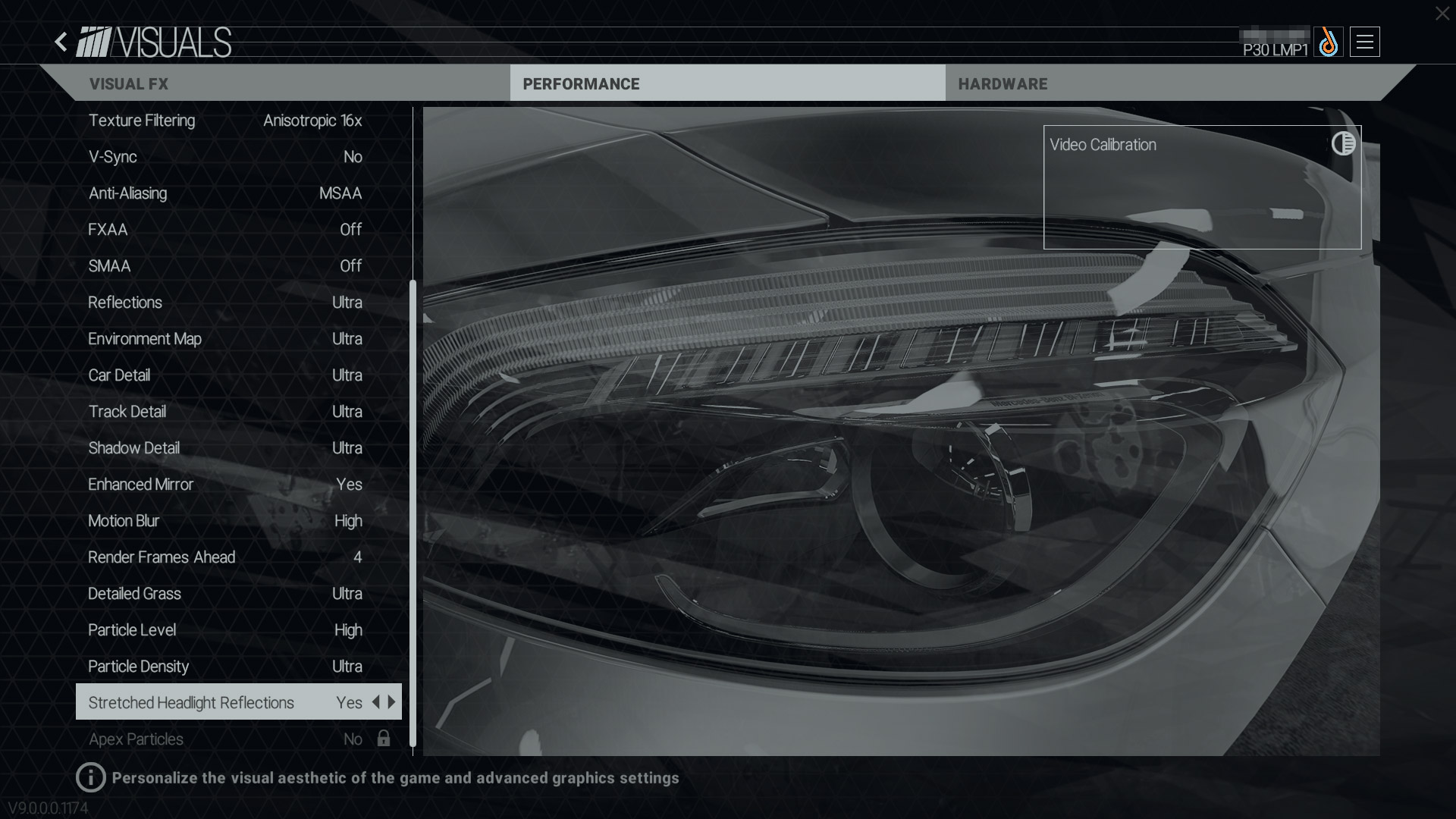Go back using the arrow beside VISUALS
1456x819 pixels.
pos(61,42)
